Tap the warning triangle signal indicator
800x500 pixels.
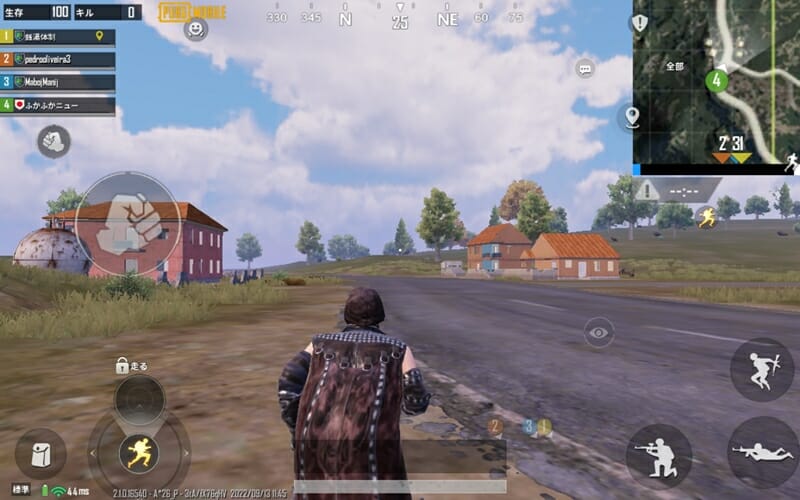click(x=647, y=190)
